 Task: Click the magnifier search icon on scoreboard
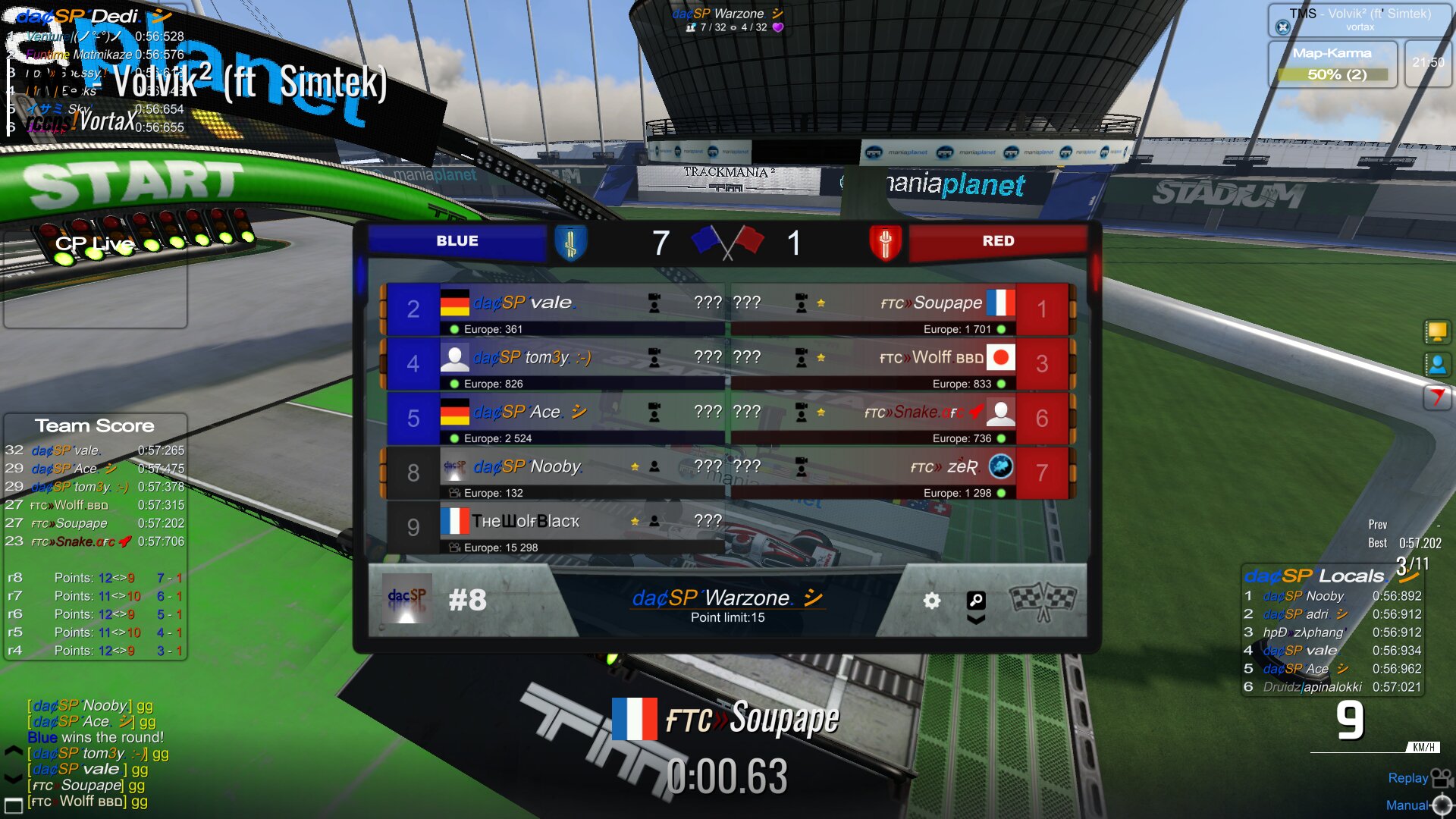(976, 601)
